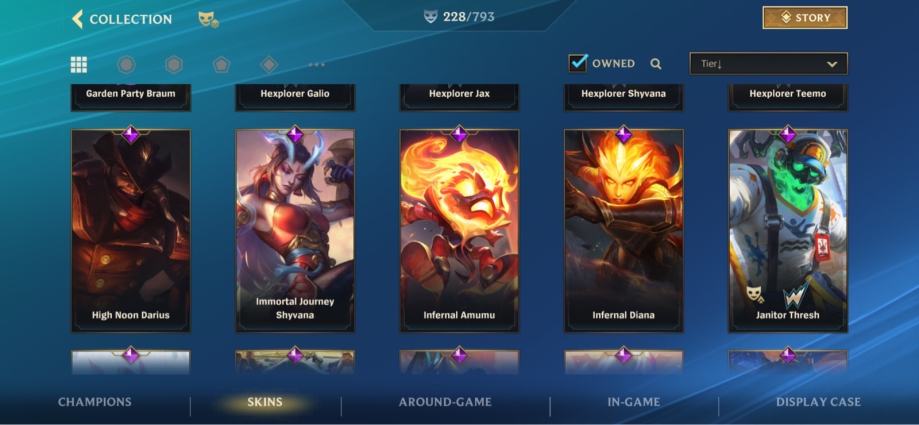Select the High Noon Darius skin
Screen dimensions: 919x425
coord(130,230)
